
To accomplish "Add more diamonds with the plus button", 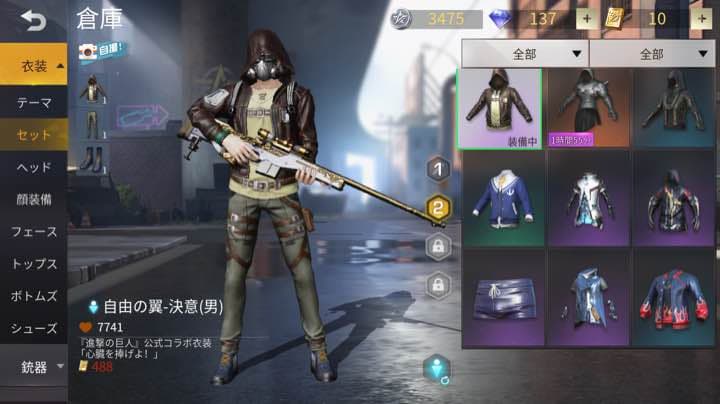I will [585, 19].
